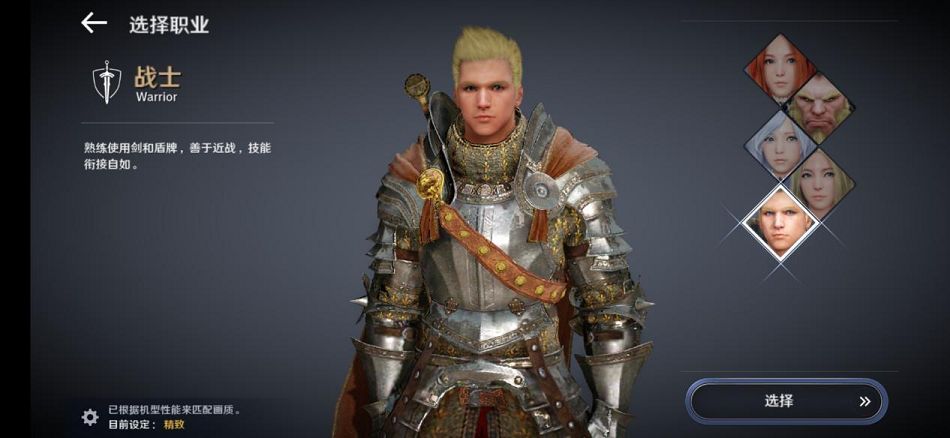
Task: Open graphics quality settings gear icon
Action: pos(90,416)
